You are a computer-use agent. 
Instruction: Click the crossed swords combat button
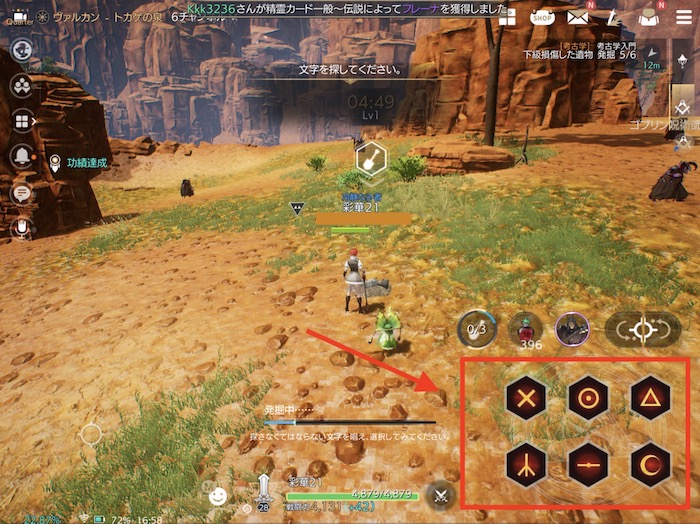coord(440,494)
